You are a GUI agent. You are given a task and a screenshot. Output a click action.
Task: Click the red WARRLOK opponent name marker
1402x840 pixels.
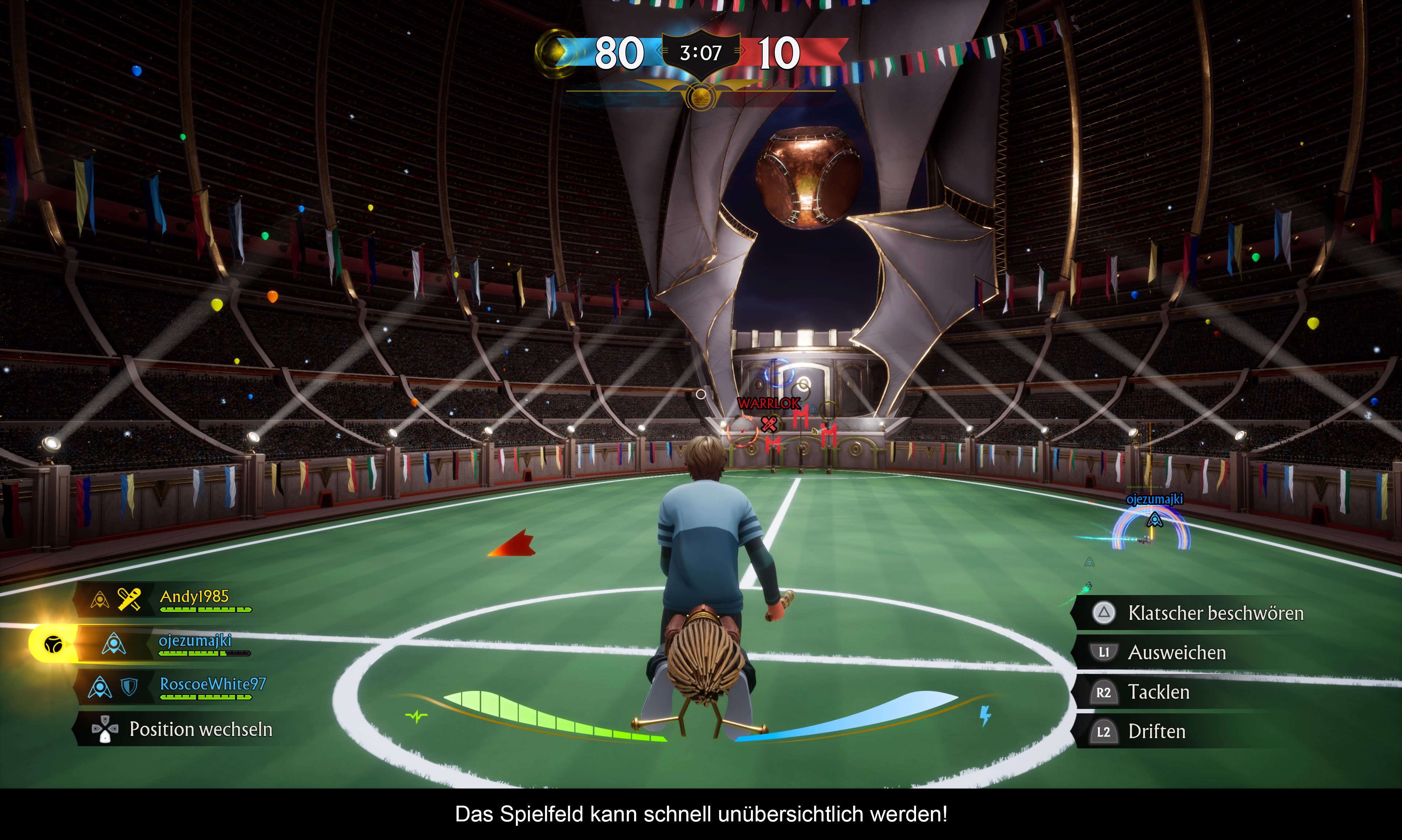click(x=768, y=404)
